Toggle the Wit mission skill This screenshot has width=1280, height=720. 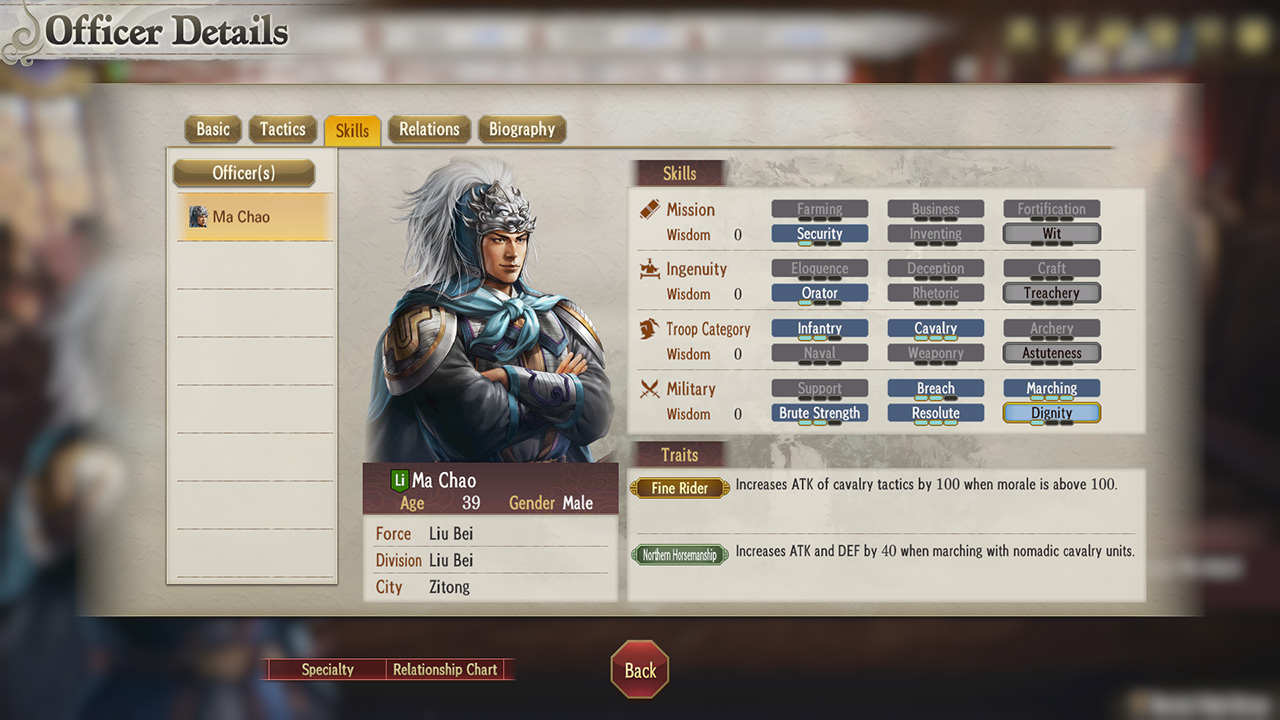pos(1051,233)
